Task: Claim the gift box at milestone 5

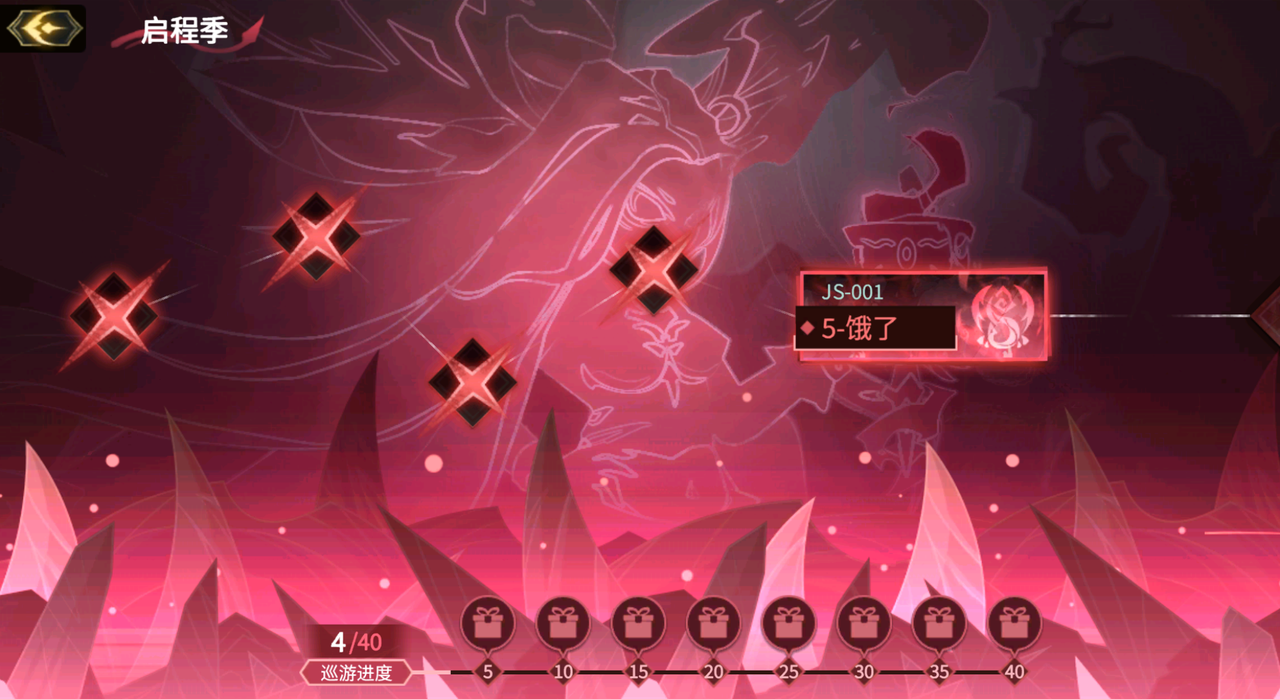Action: [x=488, y=624]
